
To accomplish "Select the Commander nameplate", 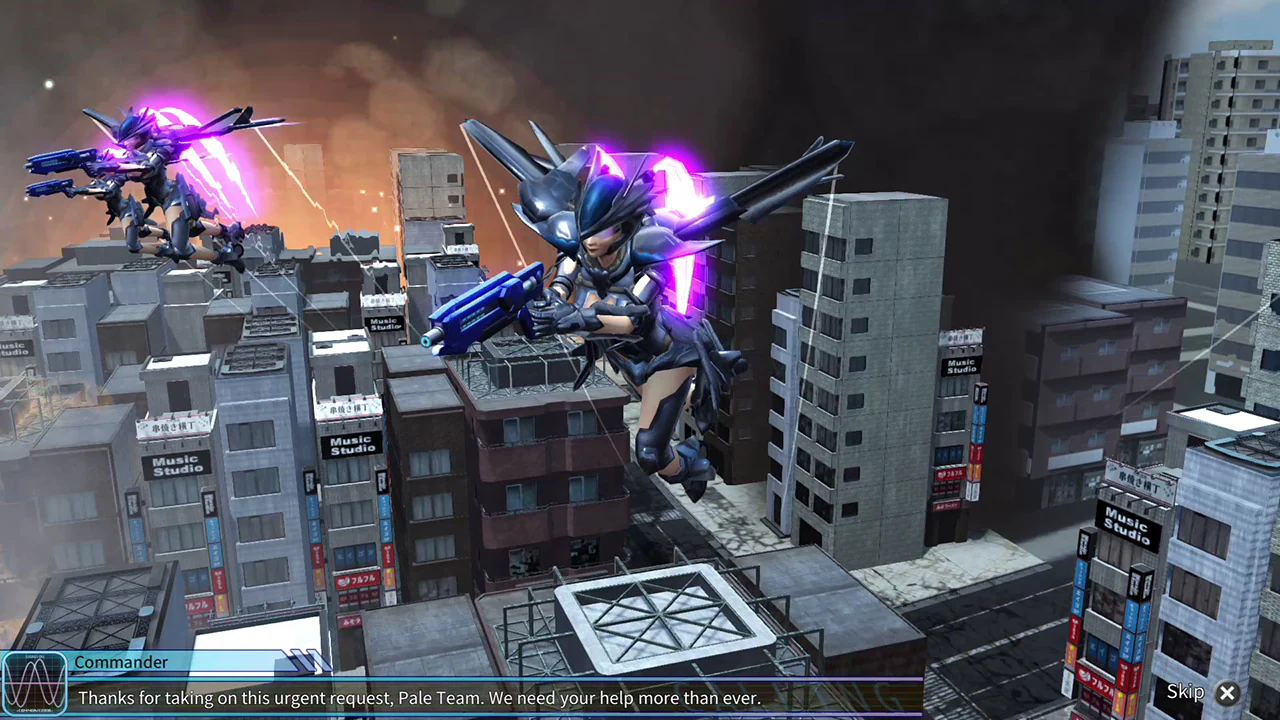I will [x=122, y=662].
